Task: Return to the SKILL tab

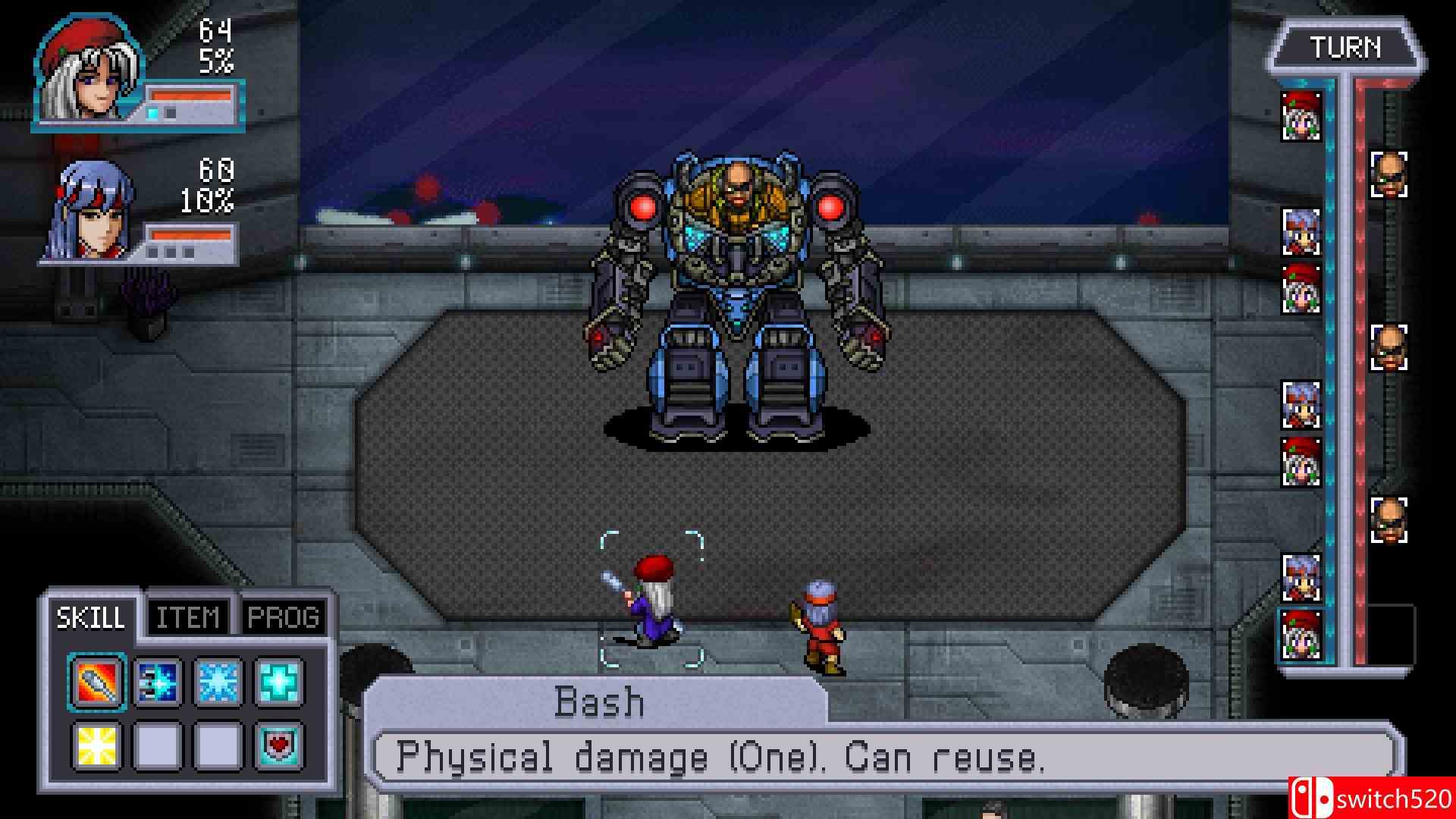Action: point(91,617)
